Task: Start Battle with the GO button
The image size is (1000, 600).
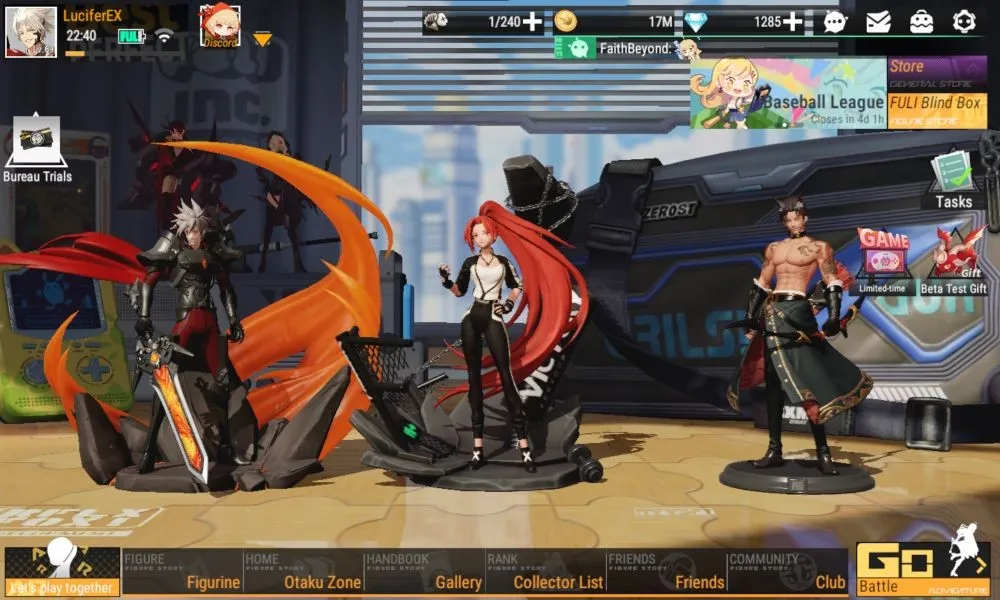Action: pyautogui.click(x=922, y=569)
